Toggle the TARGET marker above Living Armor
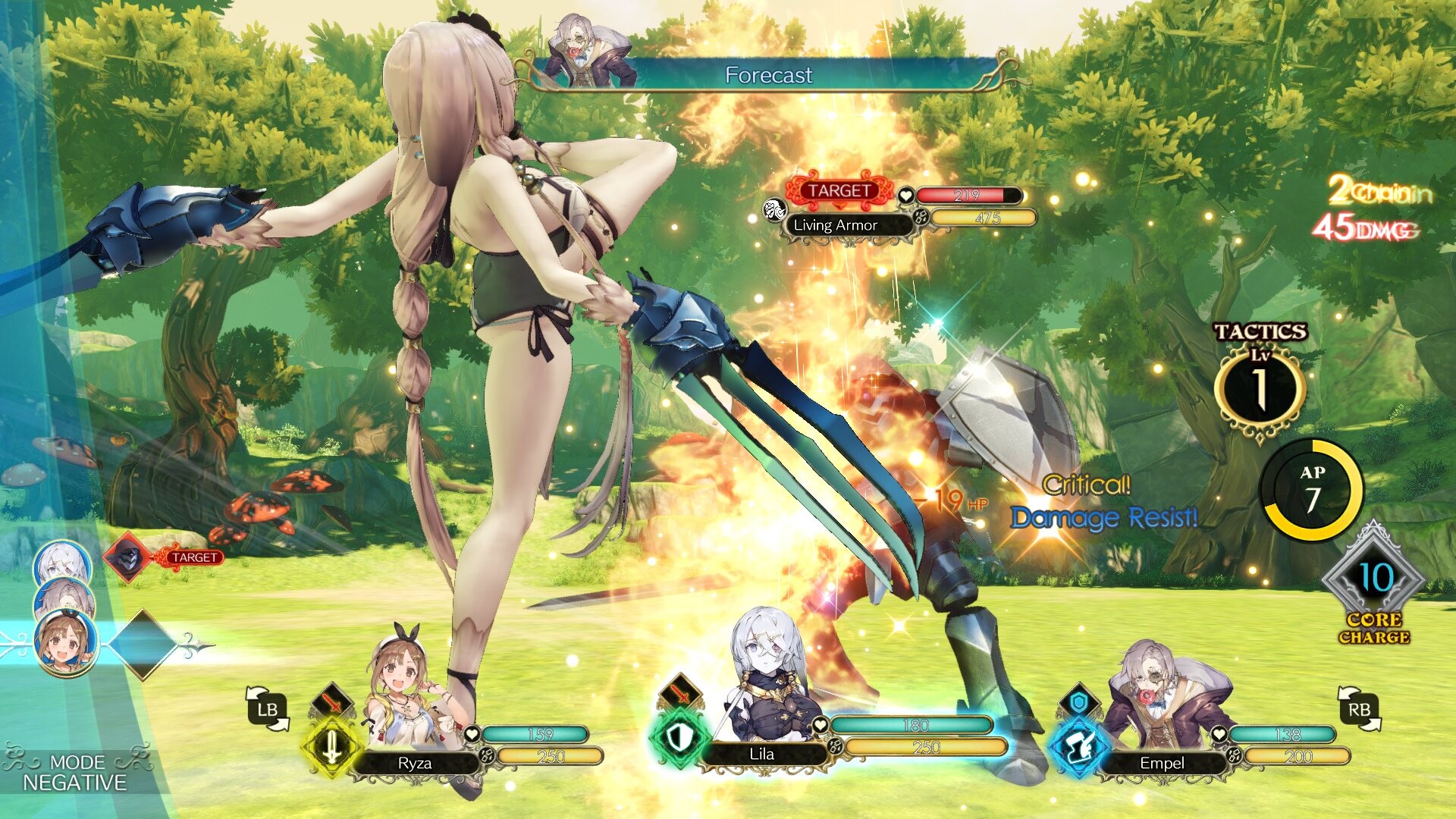 (839, 191)
